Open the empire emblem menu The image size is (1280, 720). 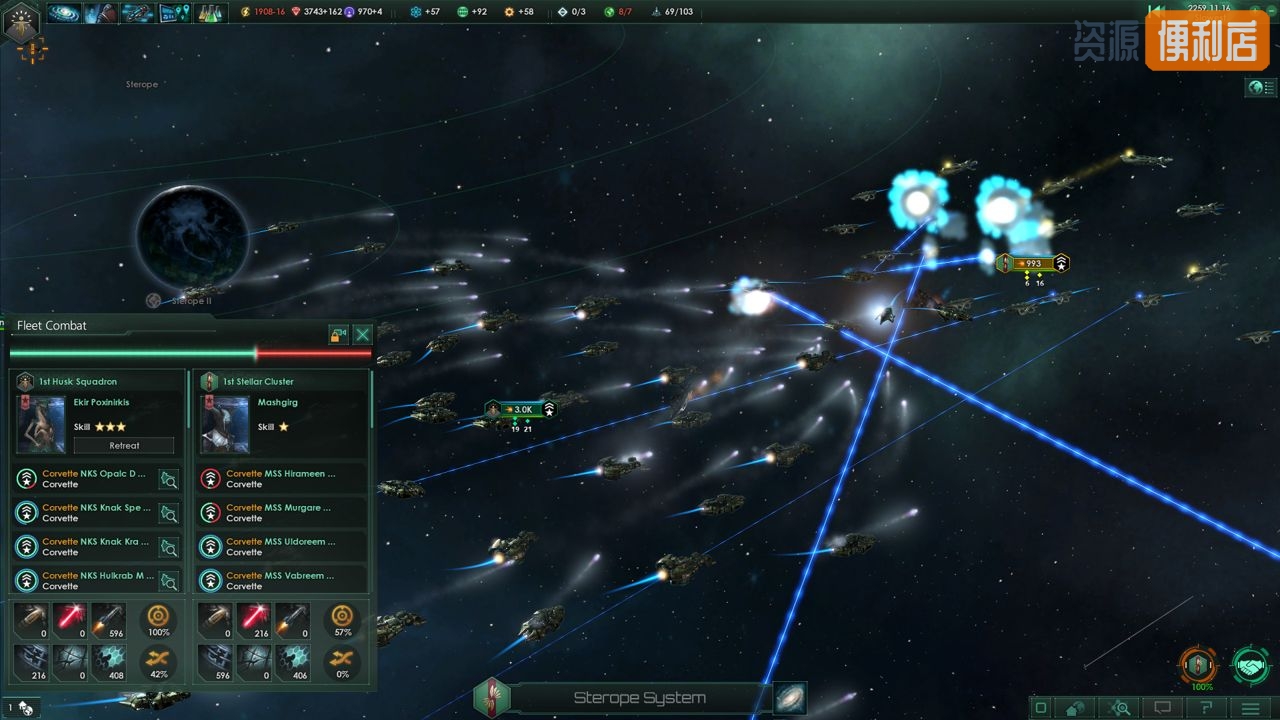tap(21, 22)
